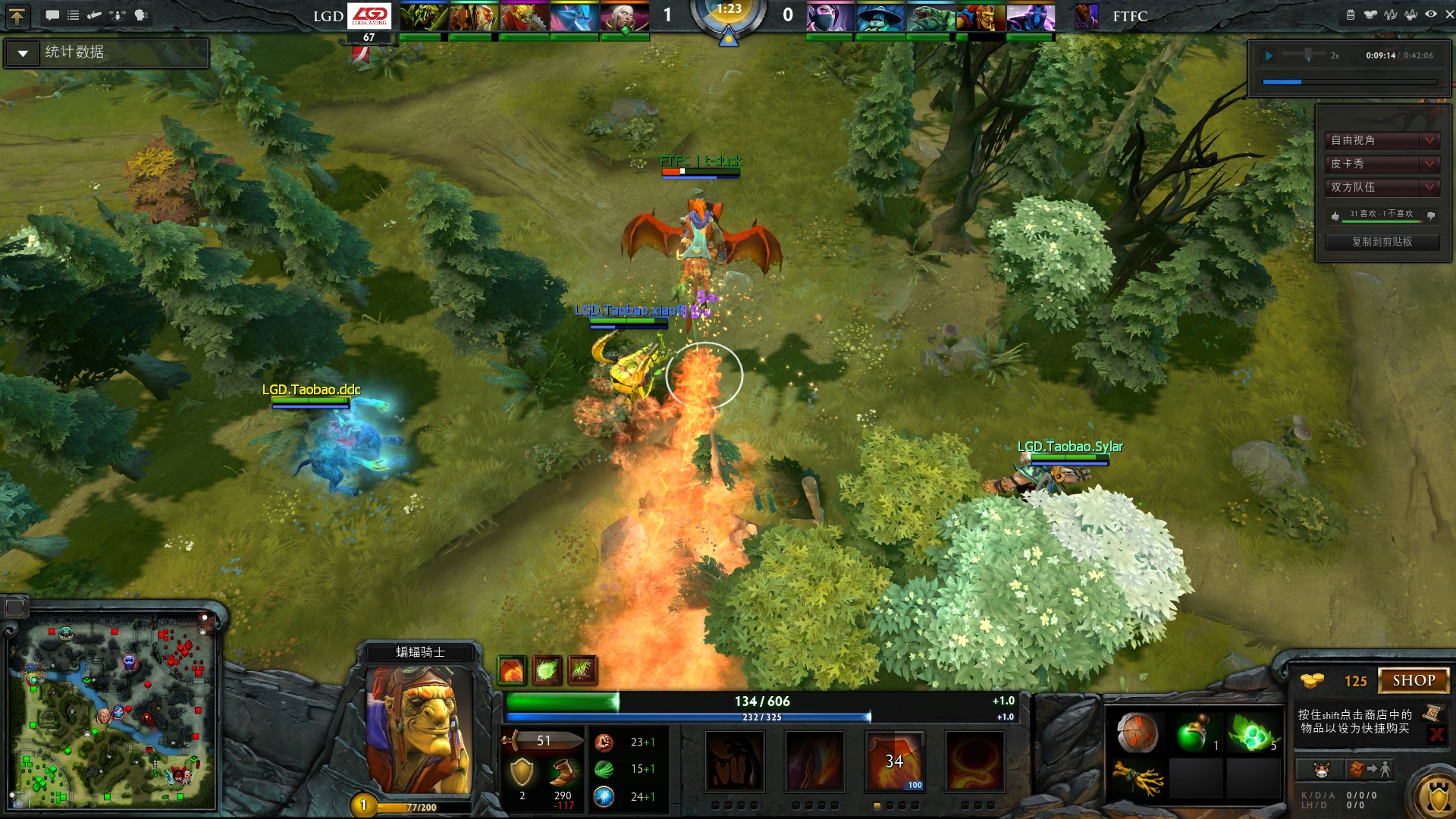Click the Firefly ability icon
This screenshot has width=1456, height=819.
click(895, 763)
